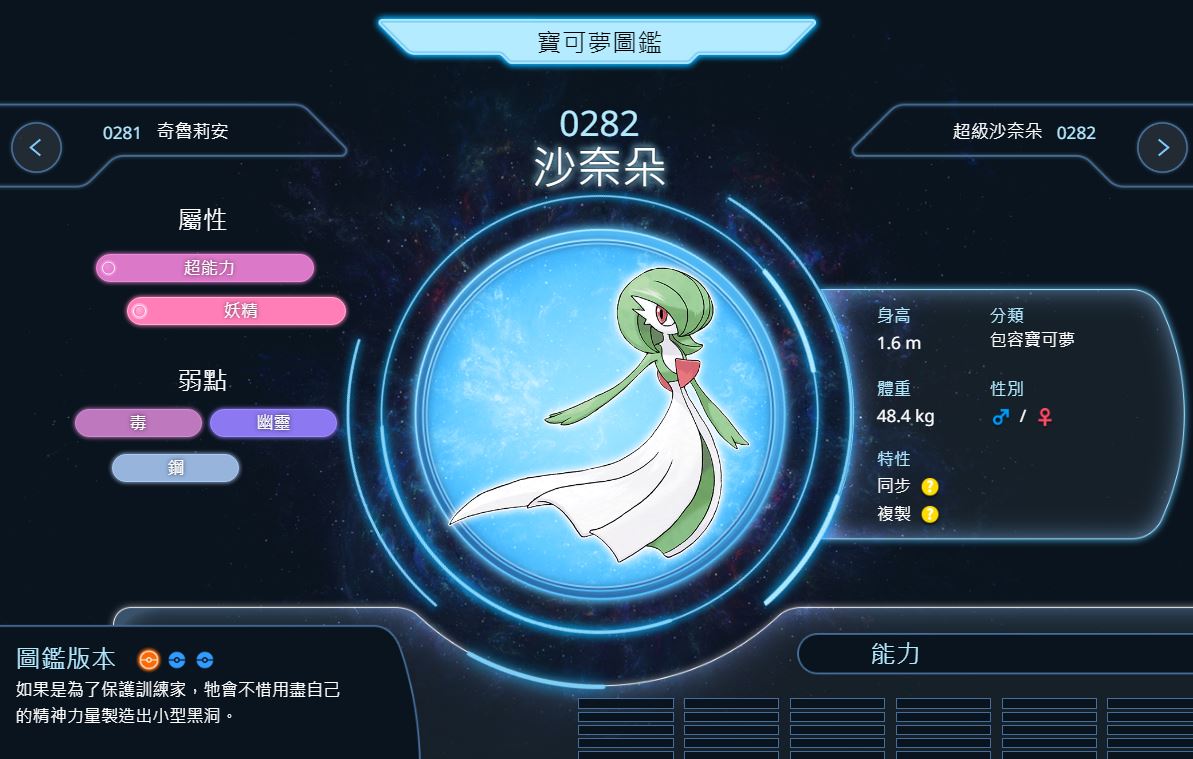Image resolution: width=1193 pixels, height=759 pixels.
Task: Click the 寶可夢圖鑑 header banner
Action: pos(597,42)
